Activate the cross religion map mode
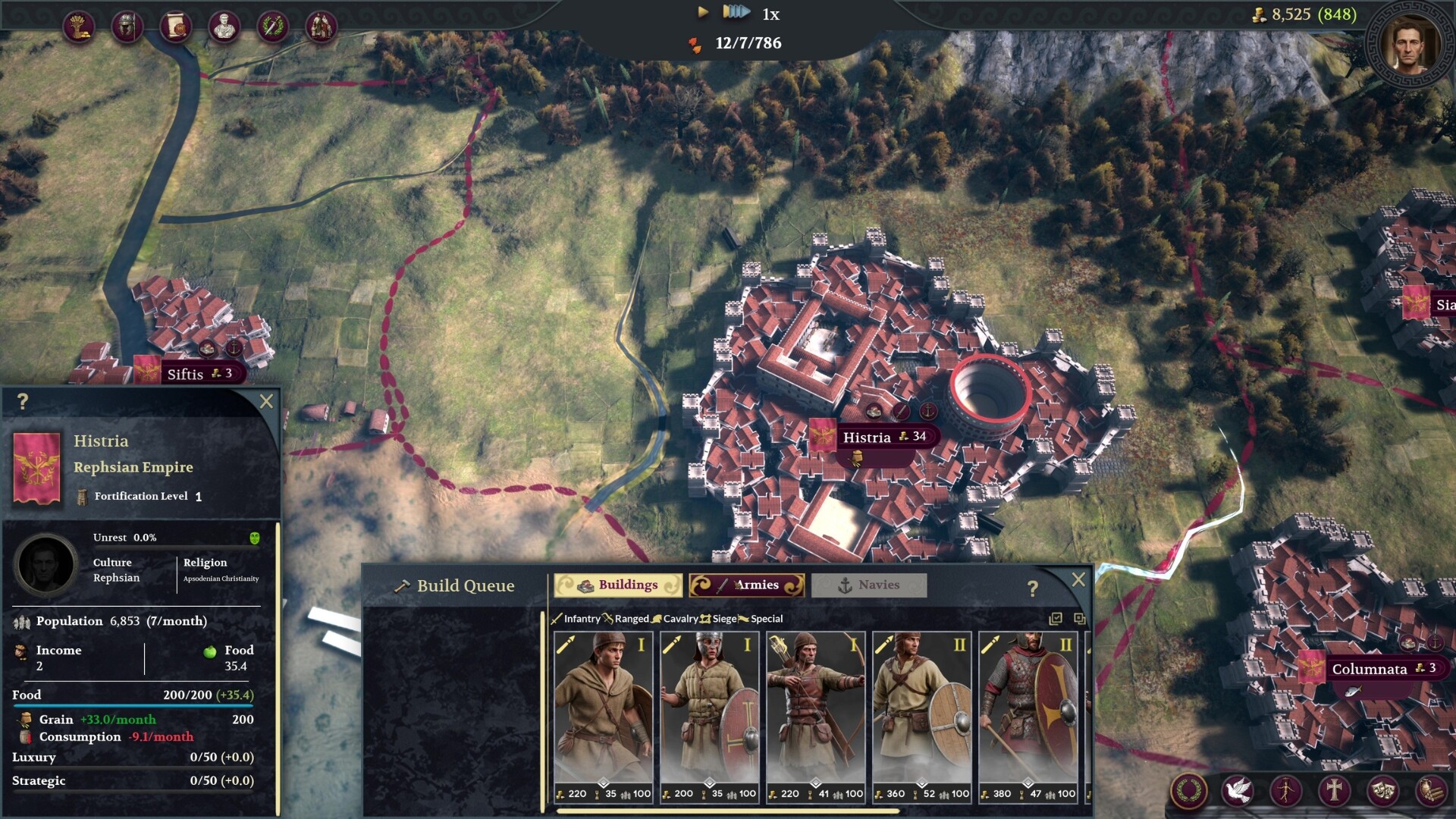Screen dimensions: 1456x819 [1333, 790]
